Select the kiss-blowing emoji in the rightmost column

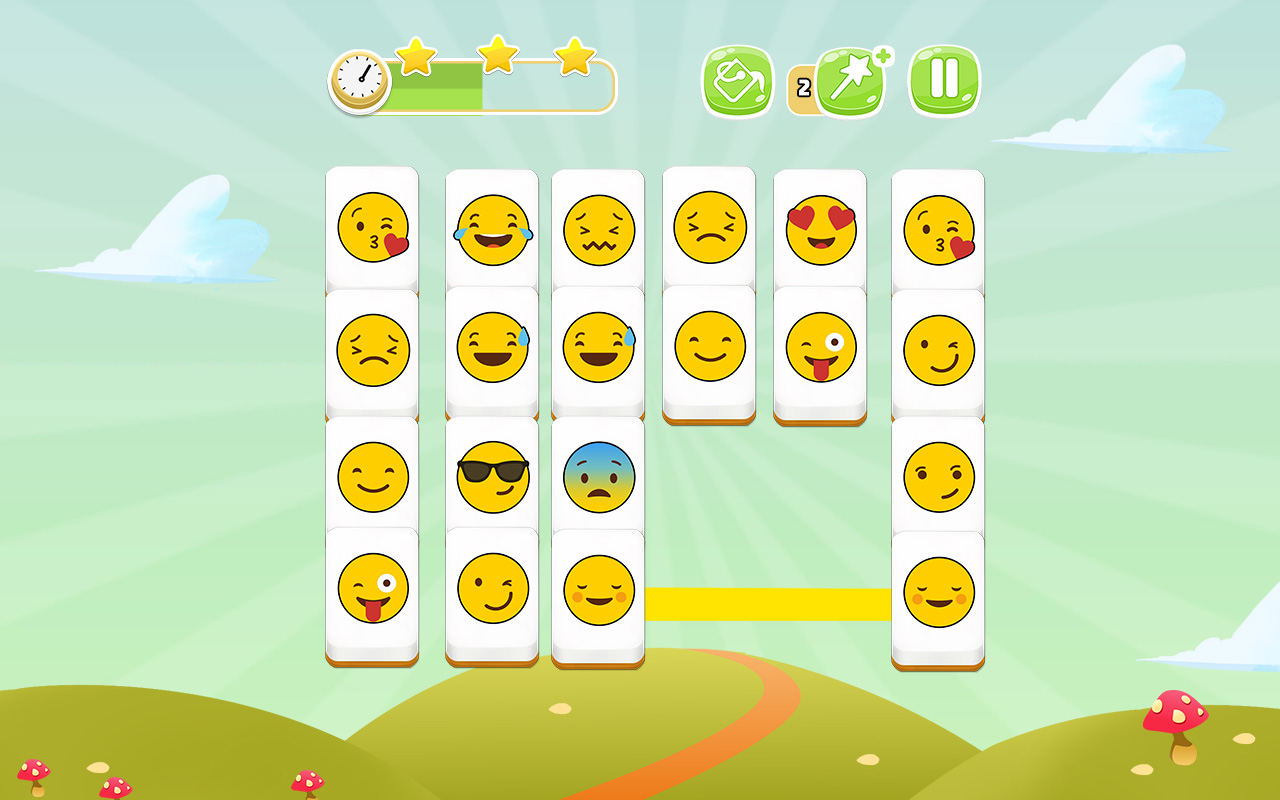click(x=938, y=228)
